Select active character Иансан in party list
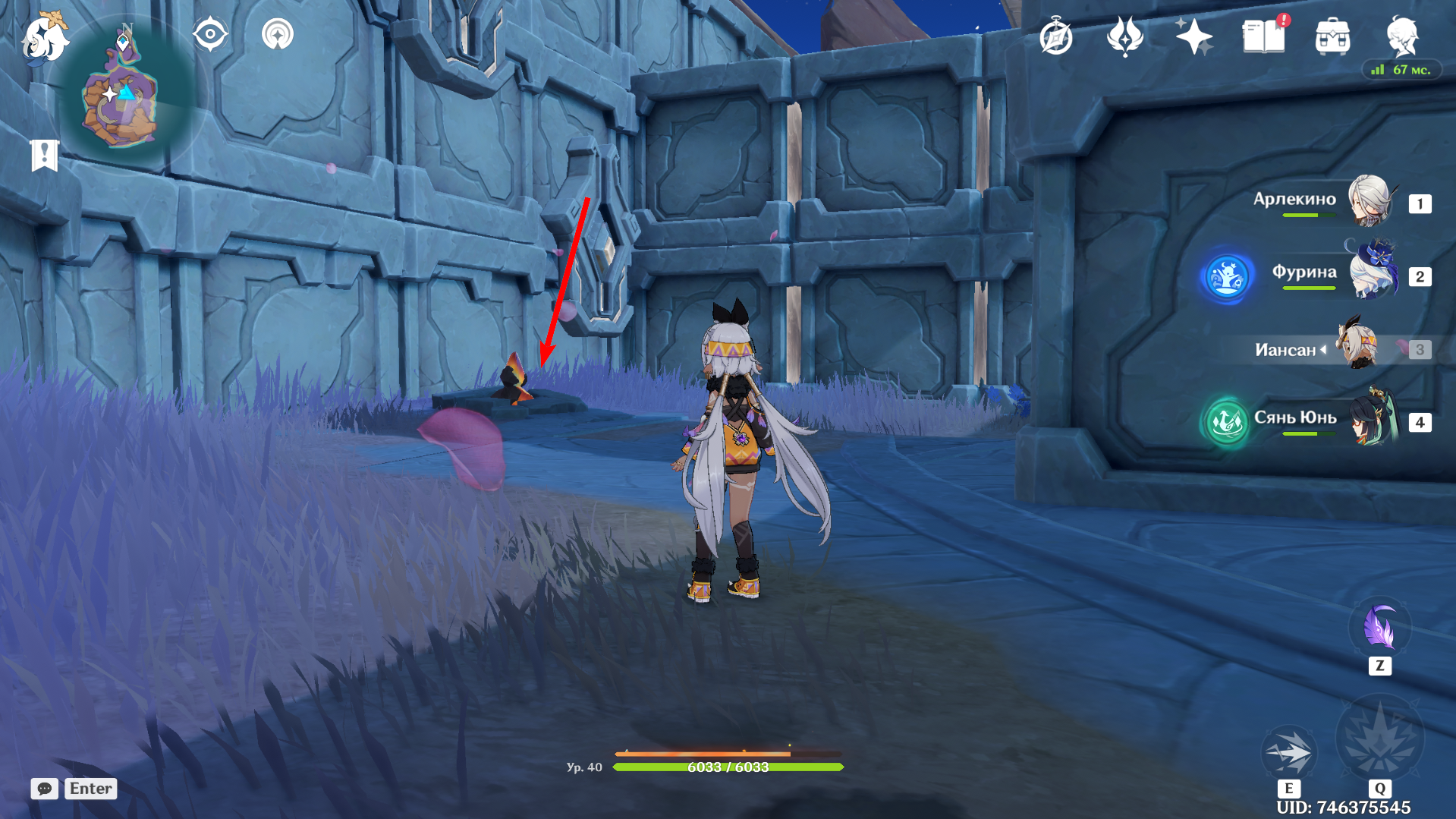1456x819 pixels. tap(1358, 348)
